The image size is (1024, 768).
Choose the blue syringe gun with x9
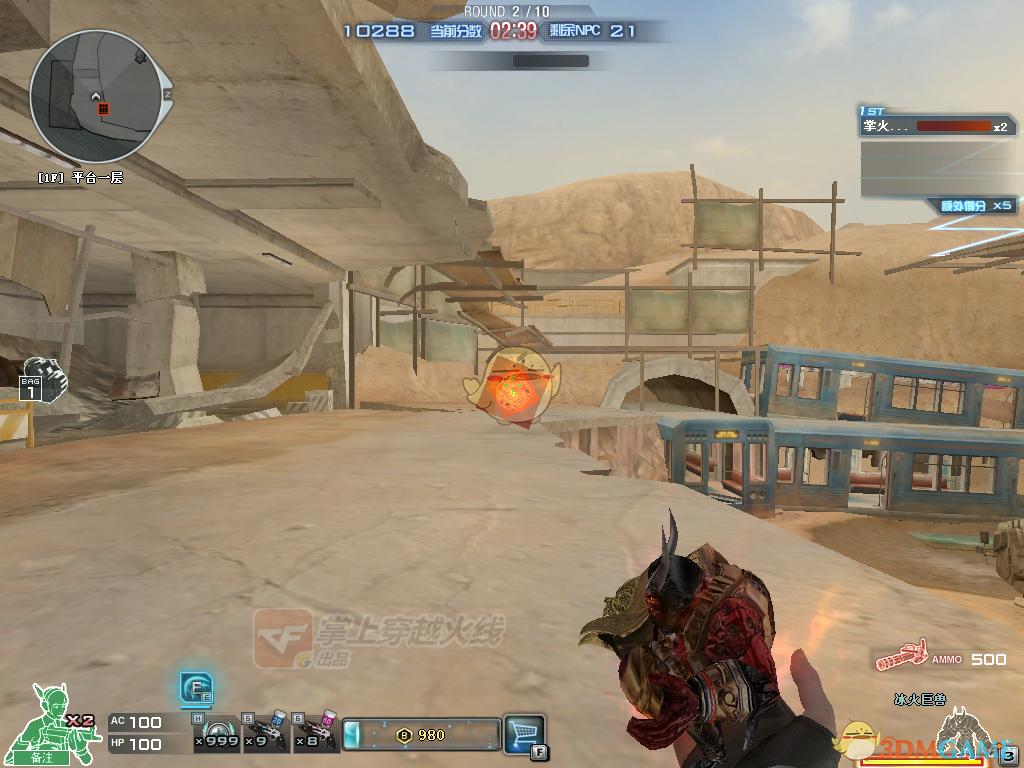click(264, 733)
